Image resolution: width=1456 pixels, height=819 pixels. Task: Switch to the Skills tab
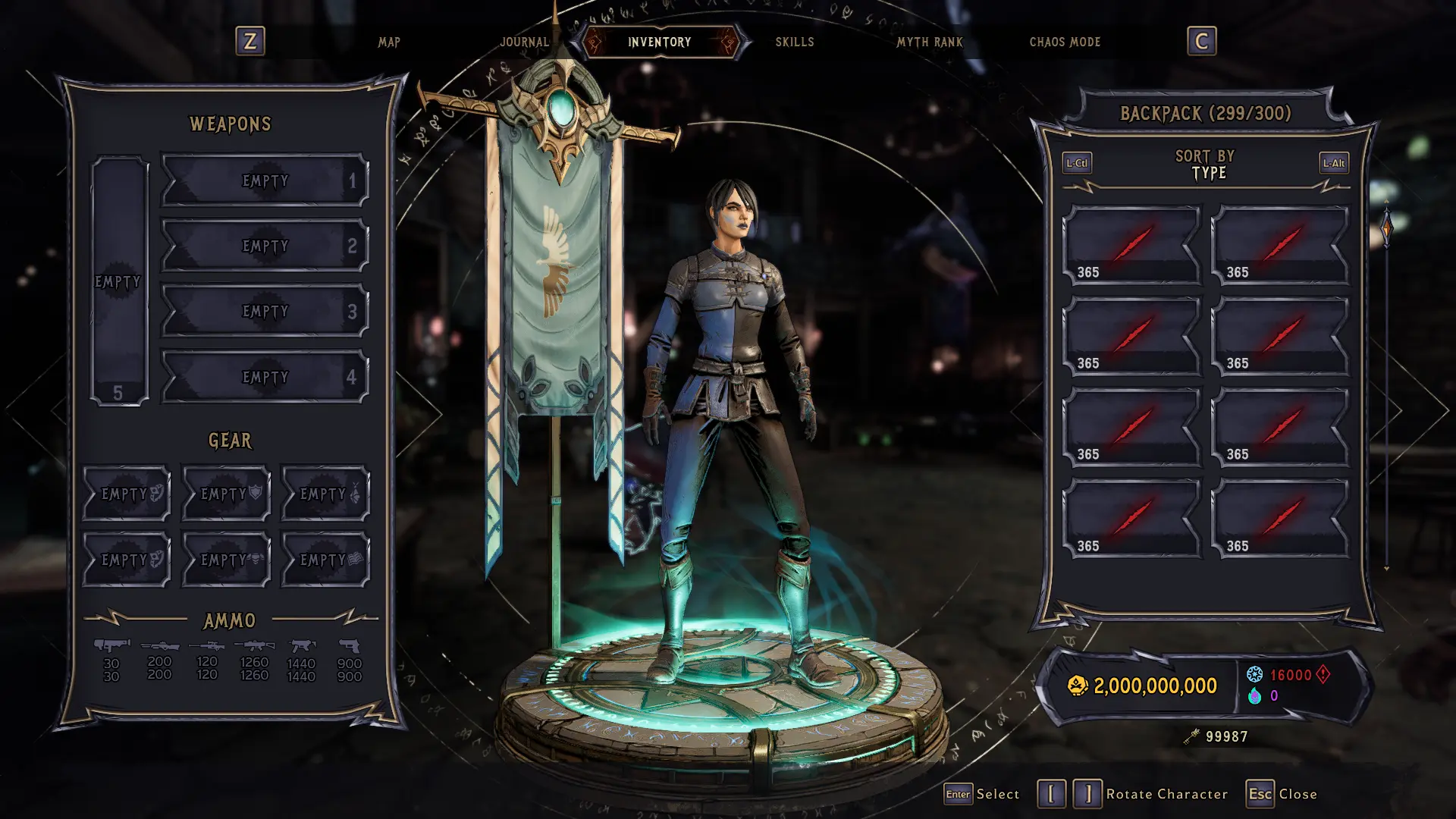(x=793, y=42)
